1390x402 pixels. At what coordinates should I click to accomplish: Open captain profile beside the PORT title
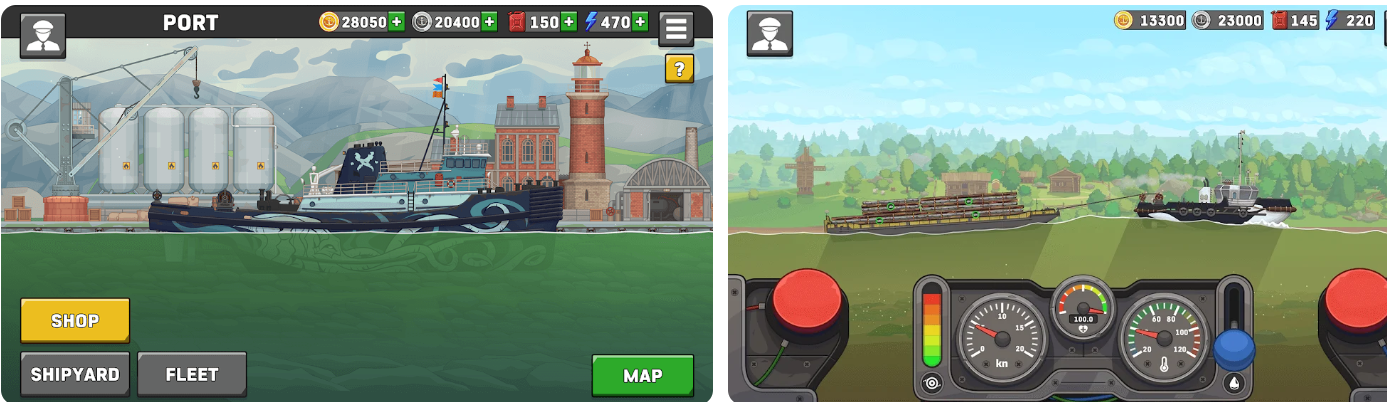pyautogui.click(x=43, y=34)
